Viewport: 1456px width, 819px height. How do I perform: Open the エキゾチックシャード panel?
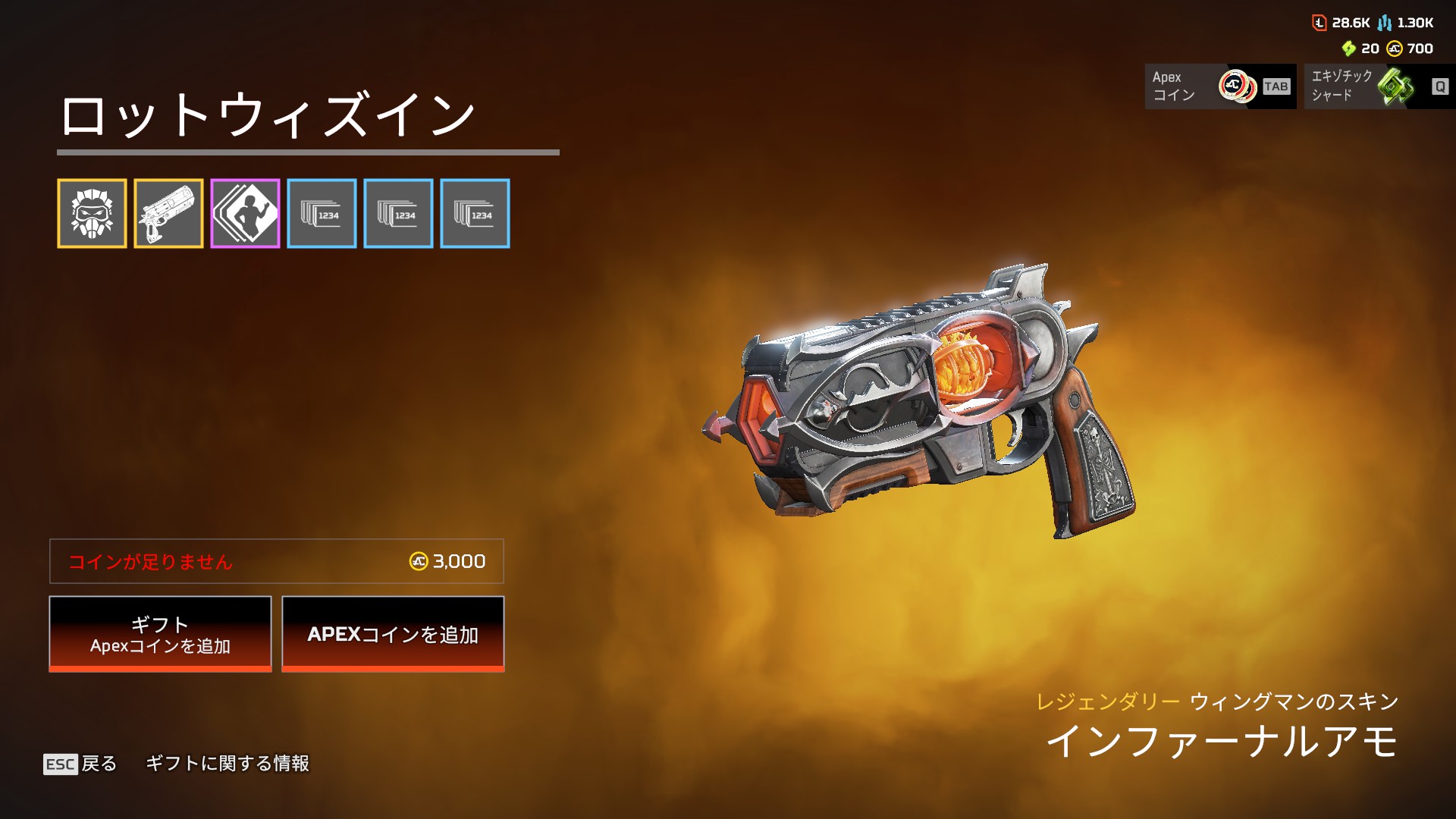1379,86
